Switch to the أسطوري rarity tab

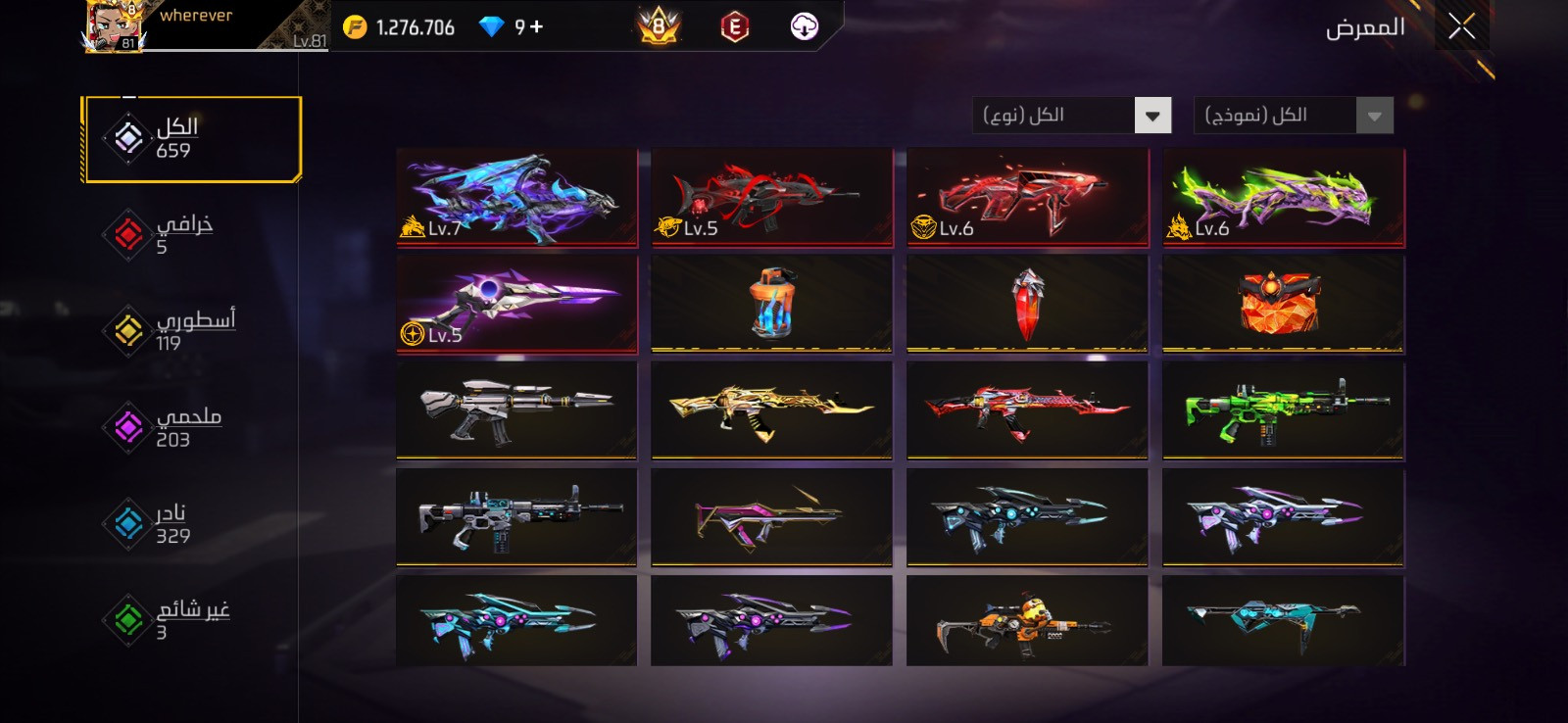(176, 330)
